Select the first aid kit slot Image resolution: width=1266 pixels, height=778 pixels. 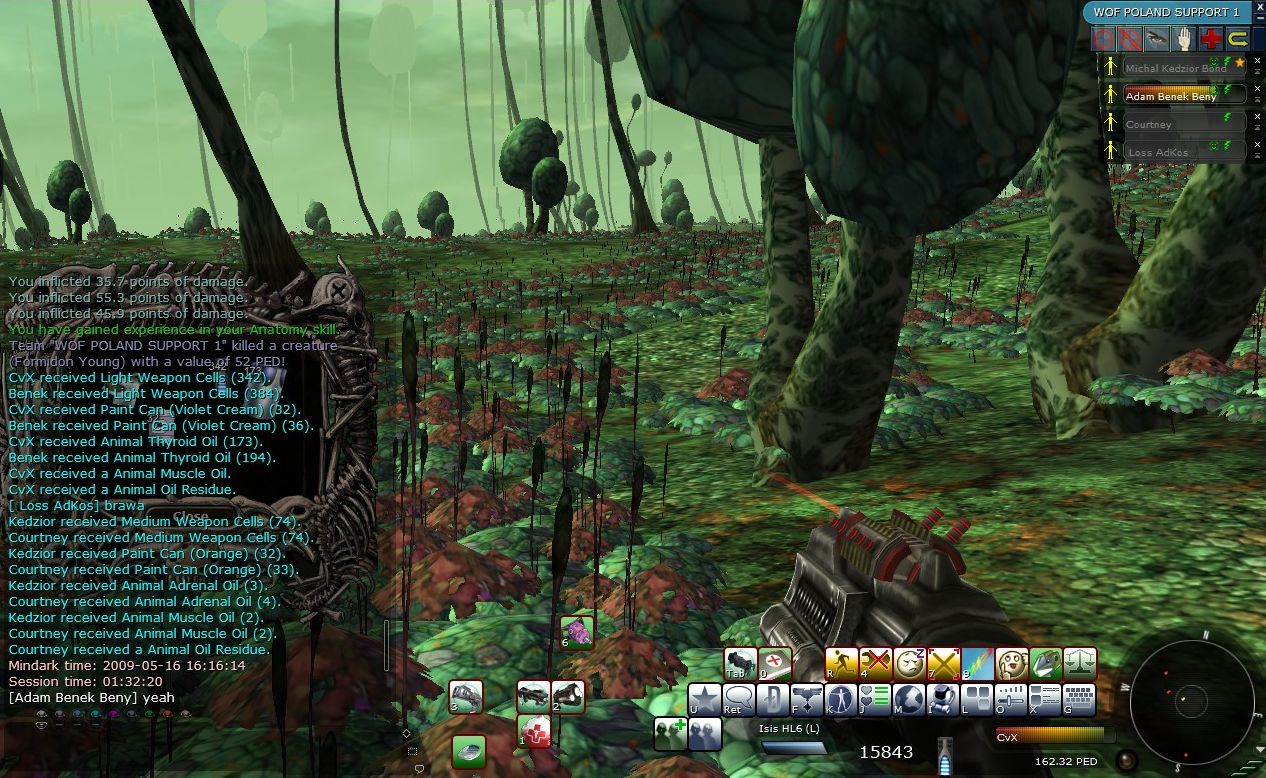coord(535,733)
